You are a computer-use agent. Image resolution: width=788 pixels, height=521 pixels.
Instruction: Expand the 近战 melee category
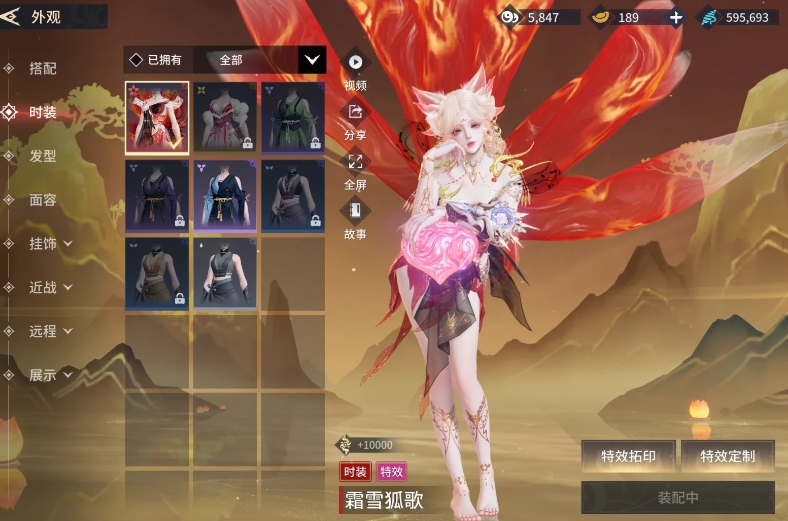[51, 287]
